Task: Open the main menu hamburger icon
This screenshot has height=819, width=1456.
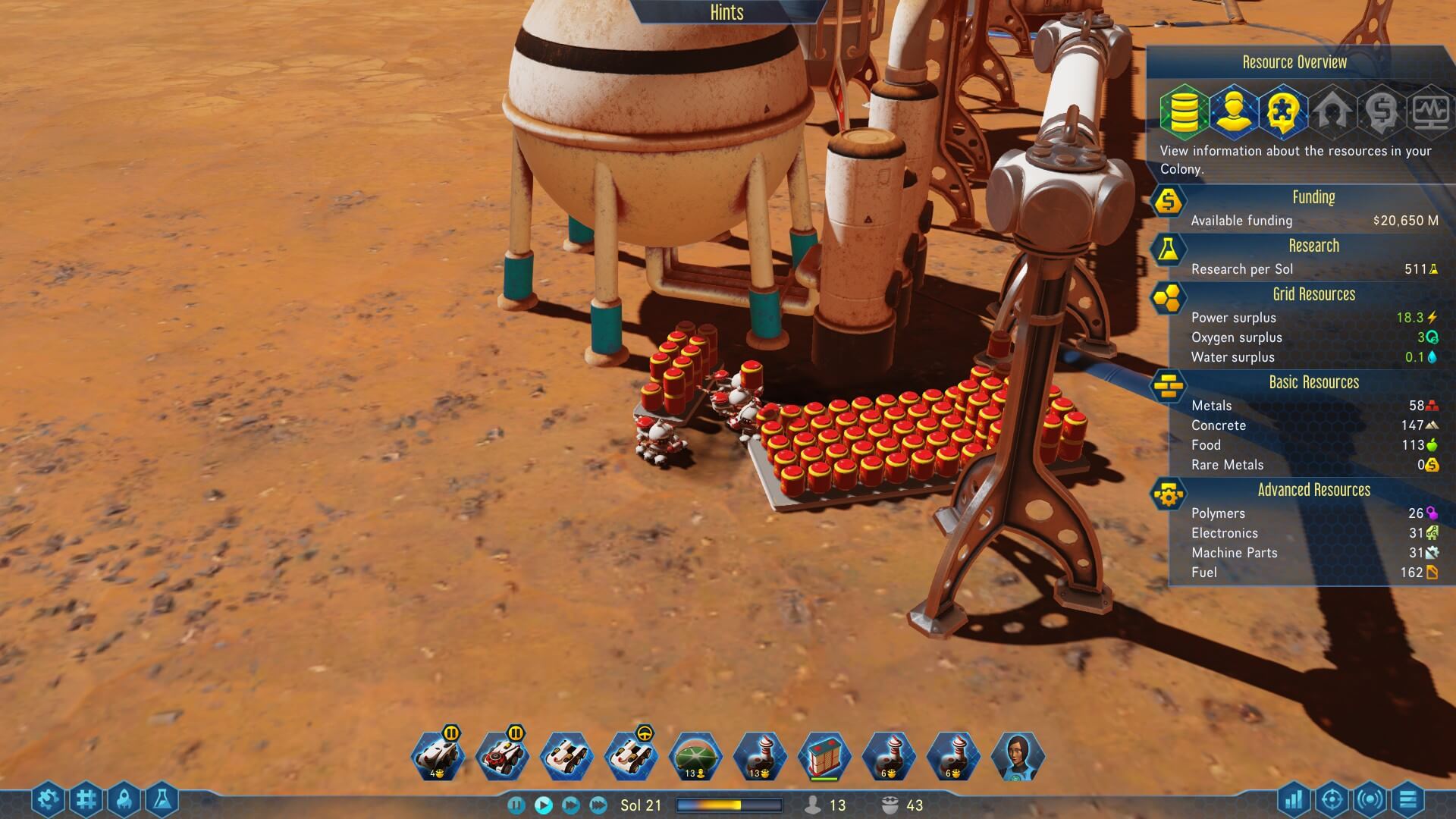Action: 1408,799
